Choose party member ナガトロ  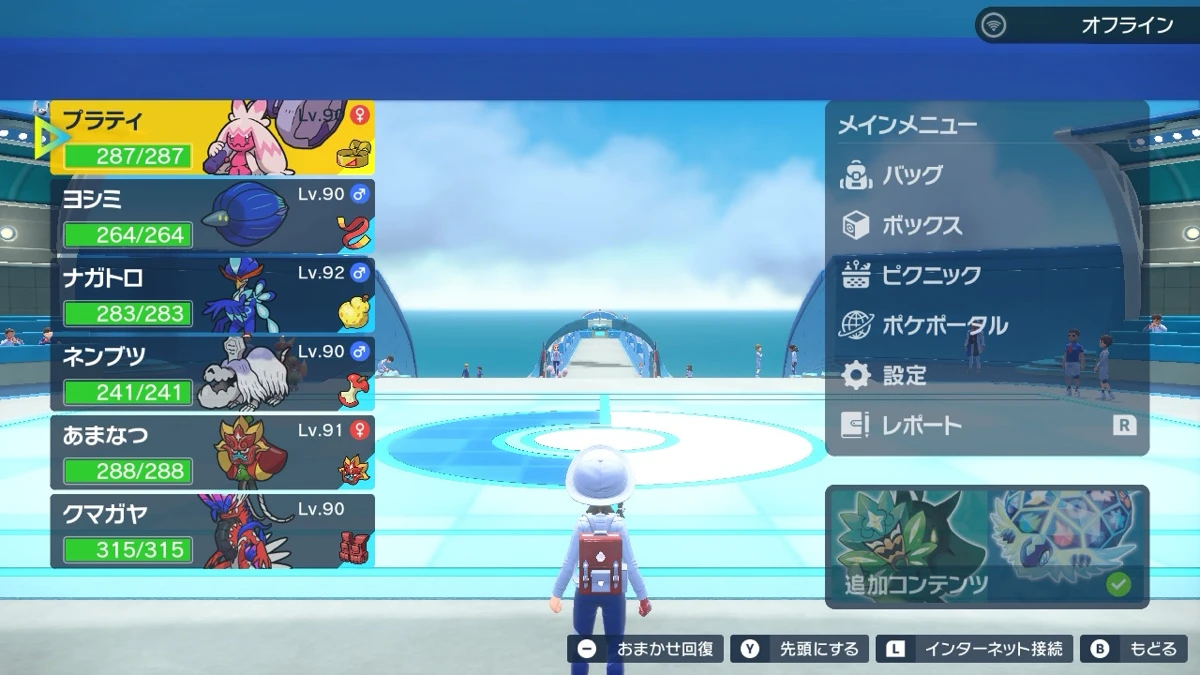tap(212, 295)
